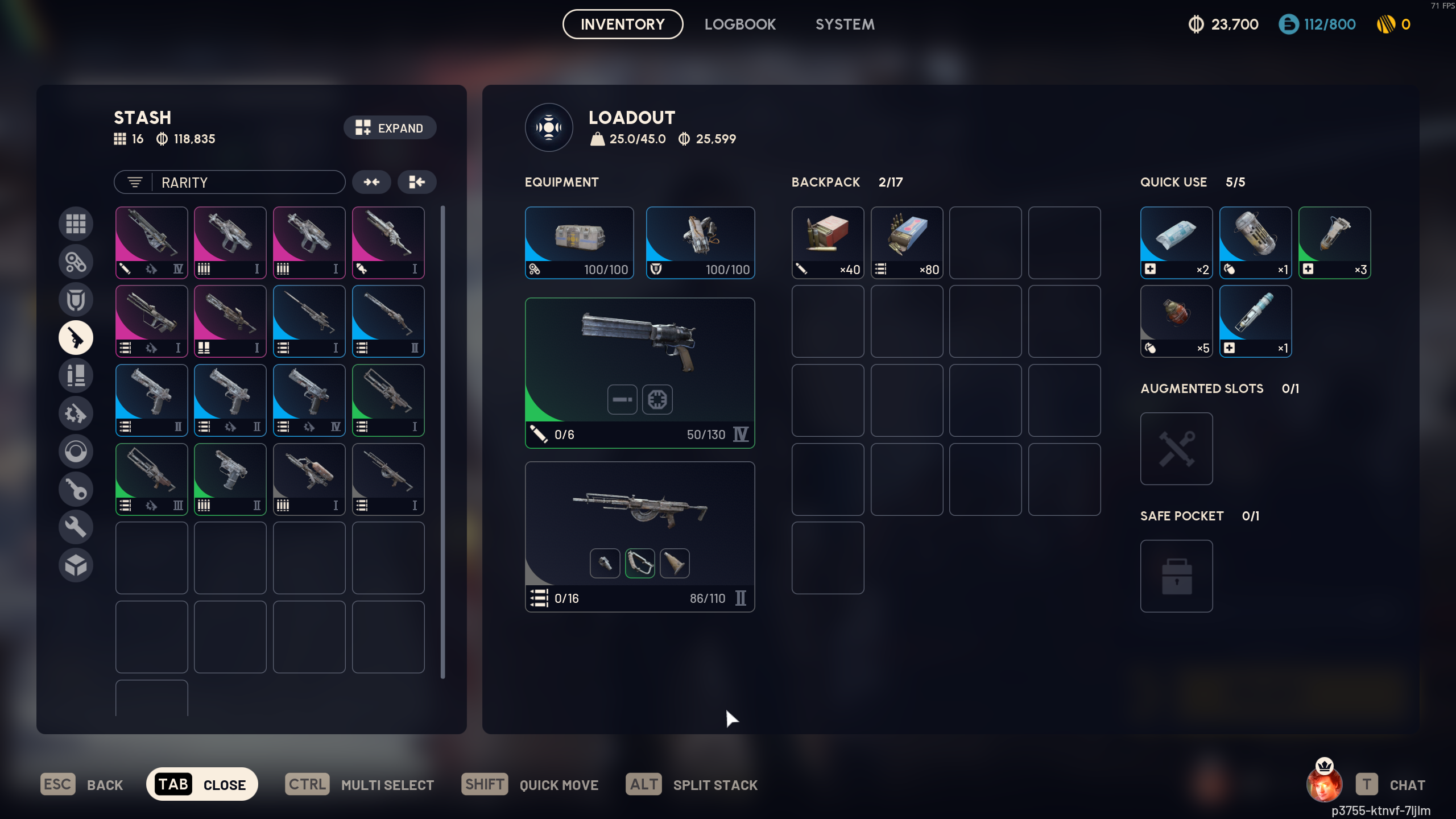The height and width of the screenshot is (819, 1456).
Task: Filter stash by wrench tools category
Action: click(x=76, y=527)
